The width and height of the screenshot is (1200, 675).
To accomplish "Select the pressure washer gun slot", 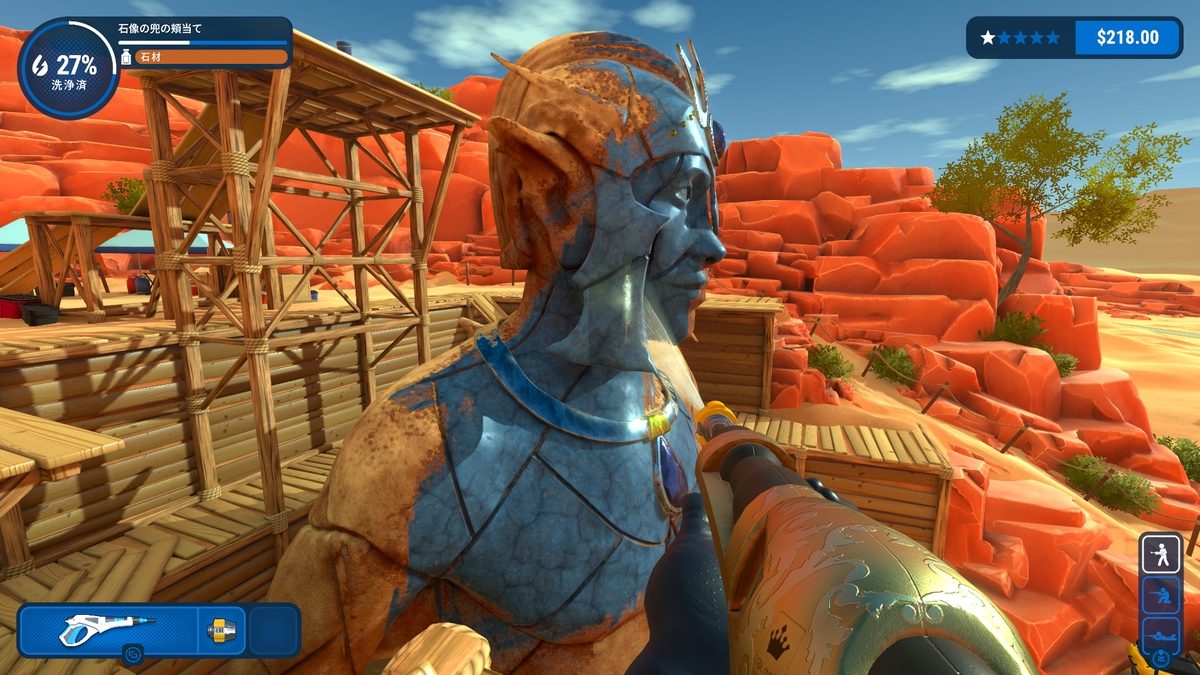I will 105,630.
